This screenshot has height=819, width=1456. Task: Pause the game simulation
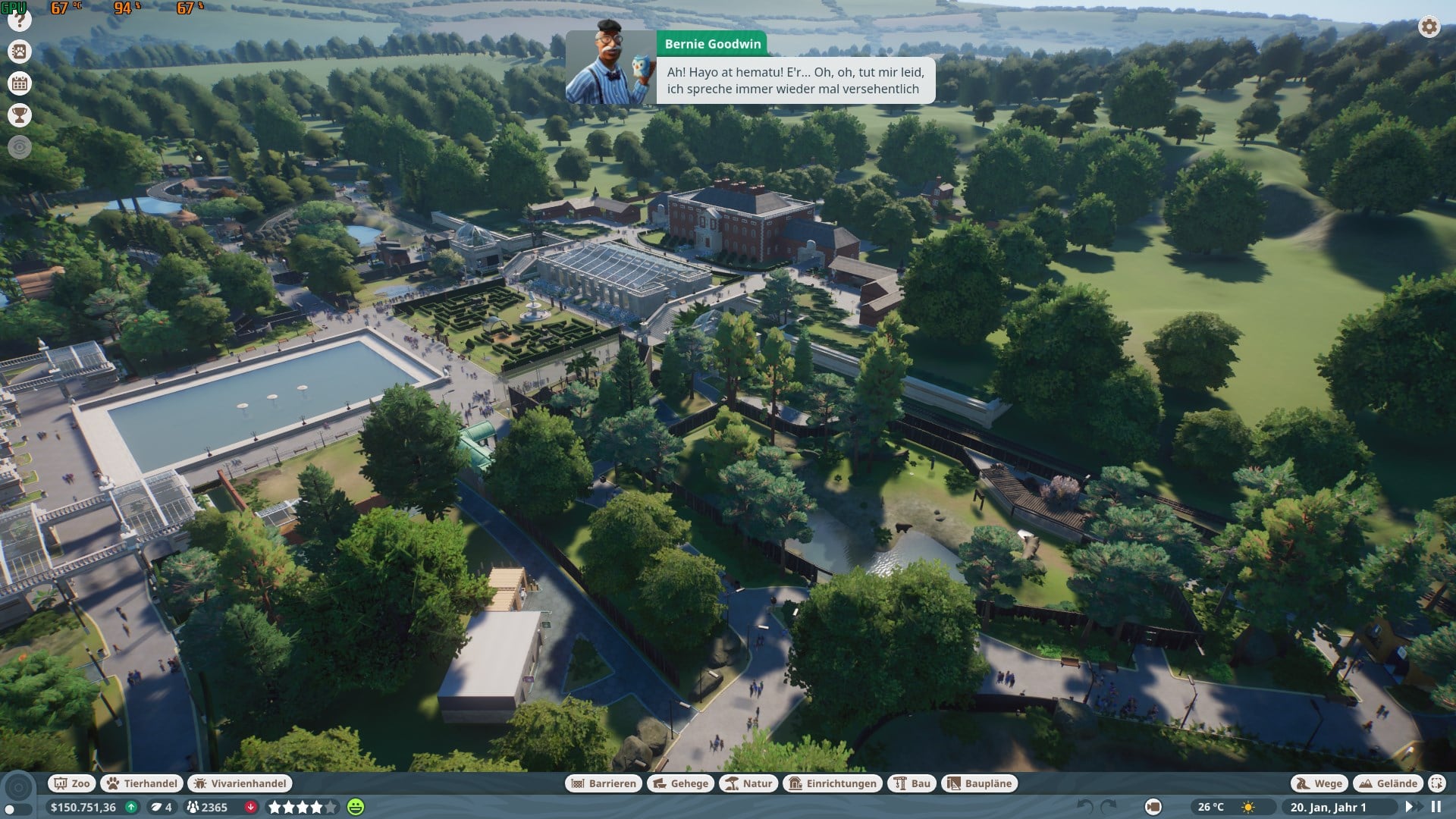[x=1436, y=807]
